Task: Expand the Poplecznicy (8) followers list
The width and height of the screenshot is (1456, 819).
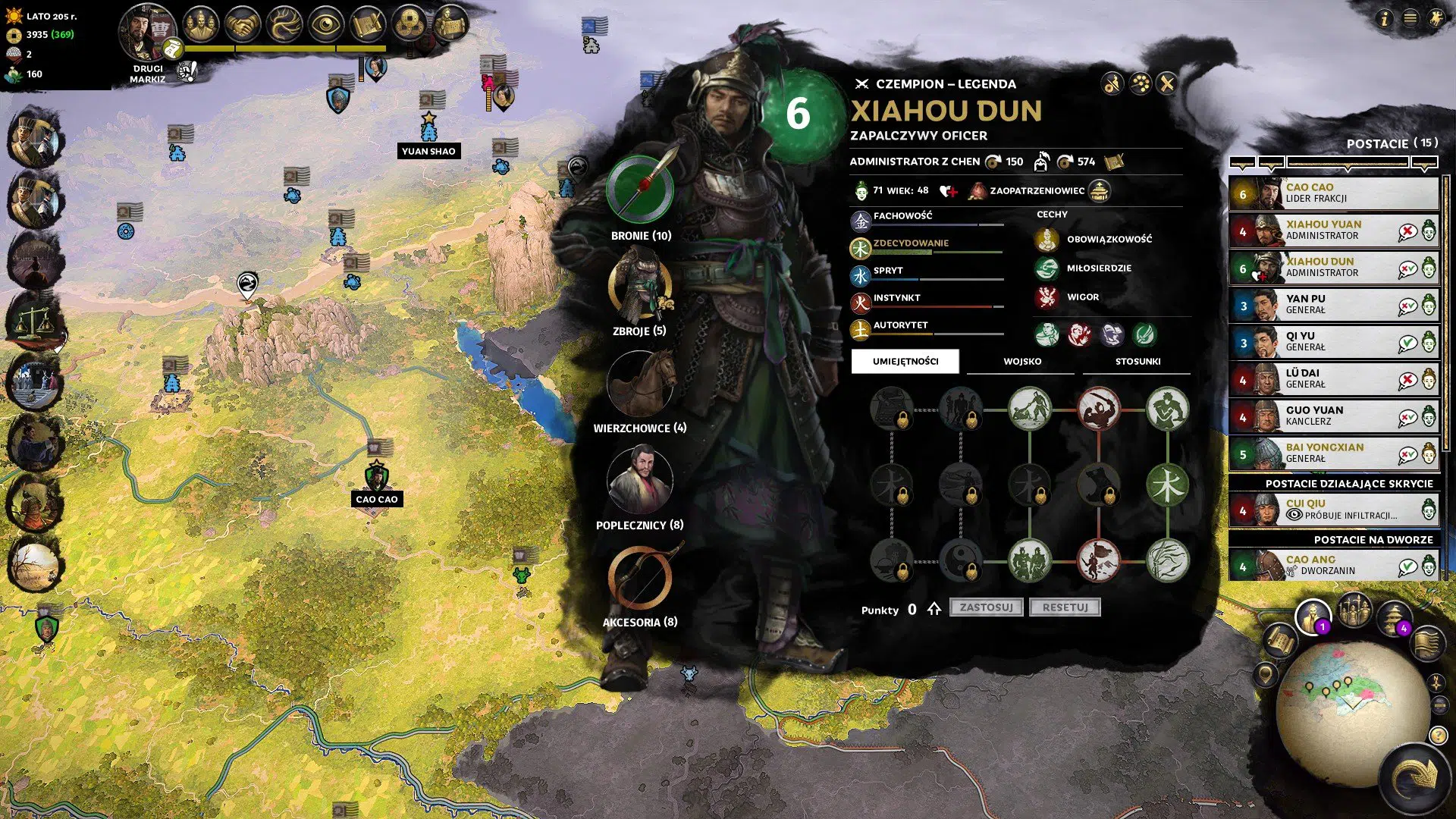Action: pyautogui.click(x=639, y=481)
